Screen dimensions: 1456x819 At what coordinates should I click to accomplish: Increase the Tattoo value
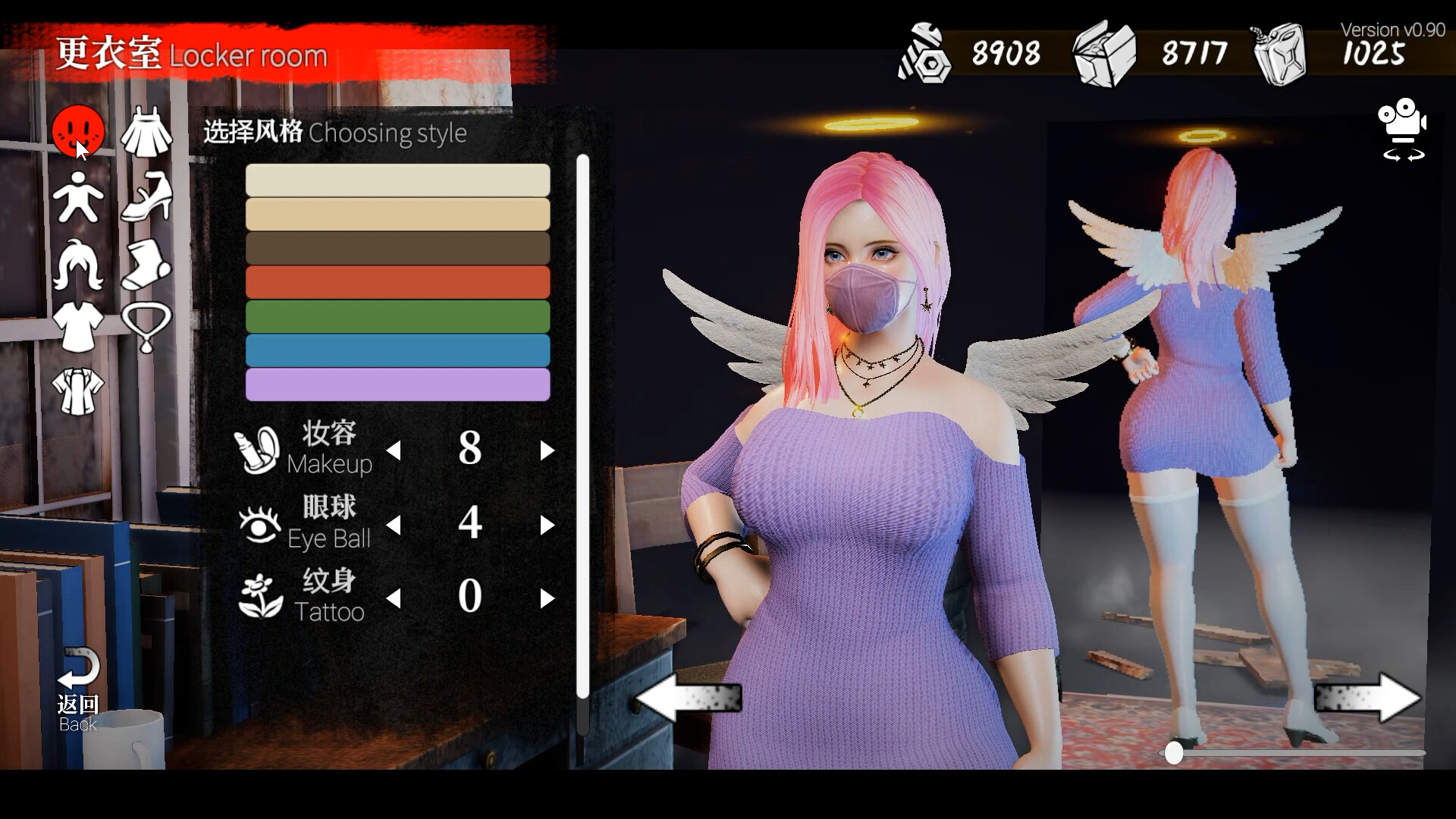[x=548, y=598]
